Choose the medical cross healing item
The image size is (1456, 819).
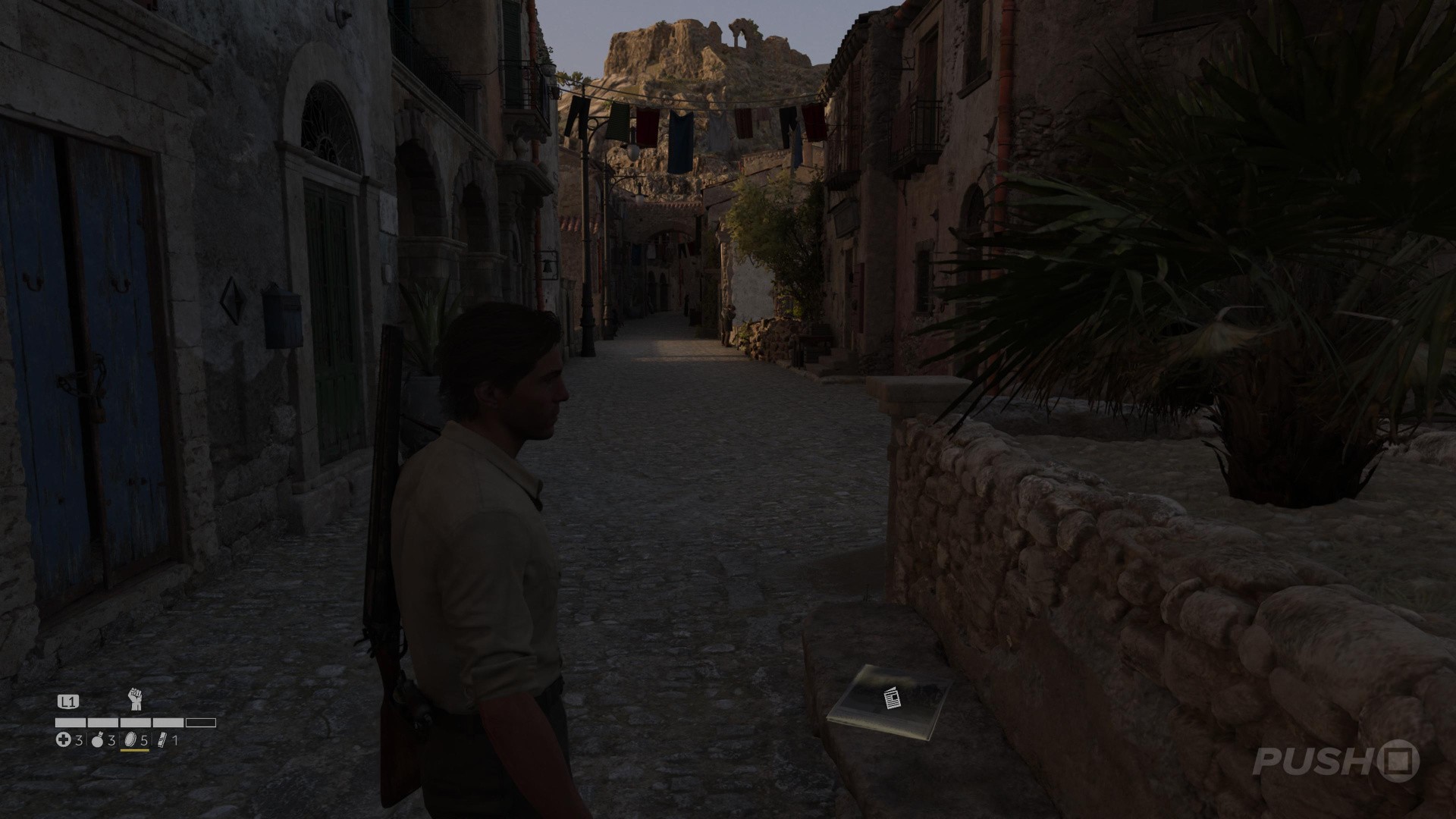(x=64, y=740)
